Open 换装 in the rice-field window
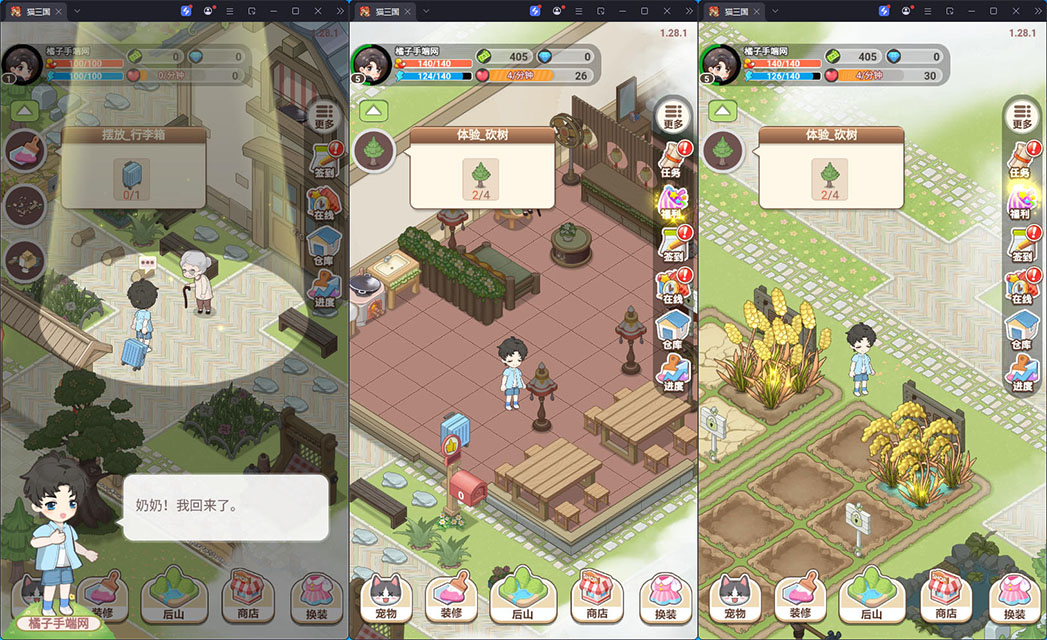This screenshot has width=1047, height=640. tap(1014, 597)
